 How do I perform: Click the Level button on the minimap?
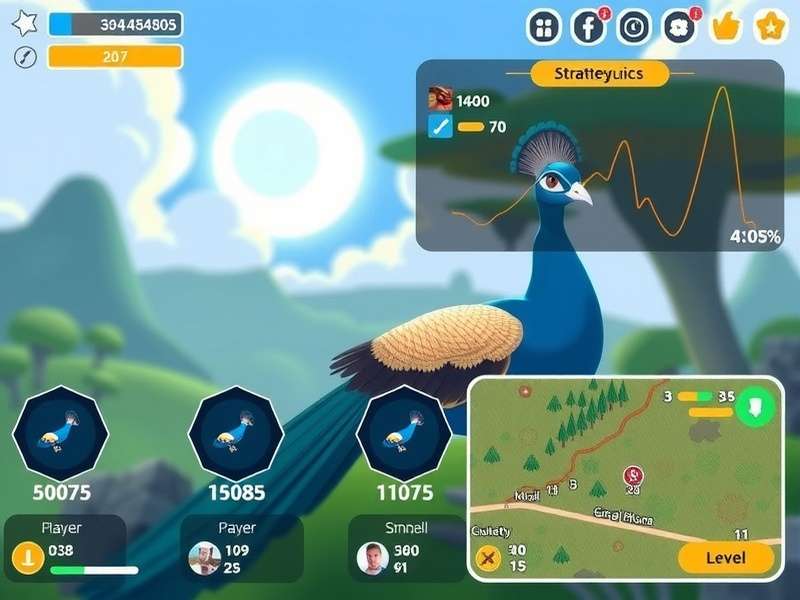tap(725, 558)
